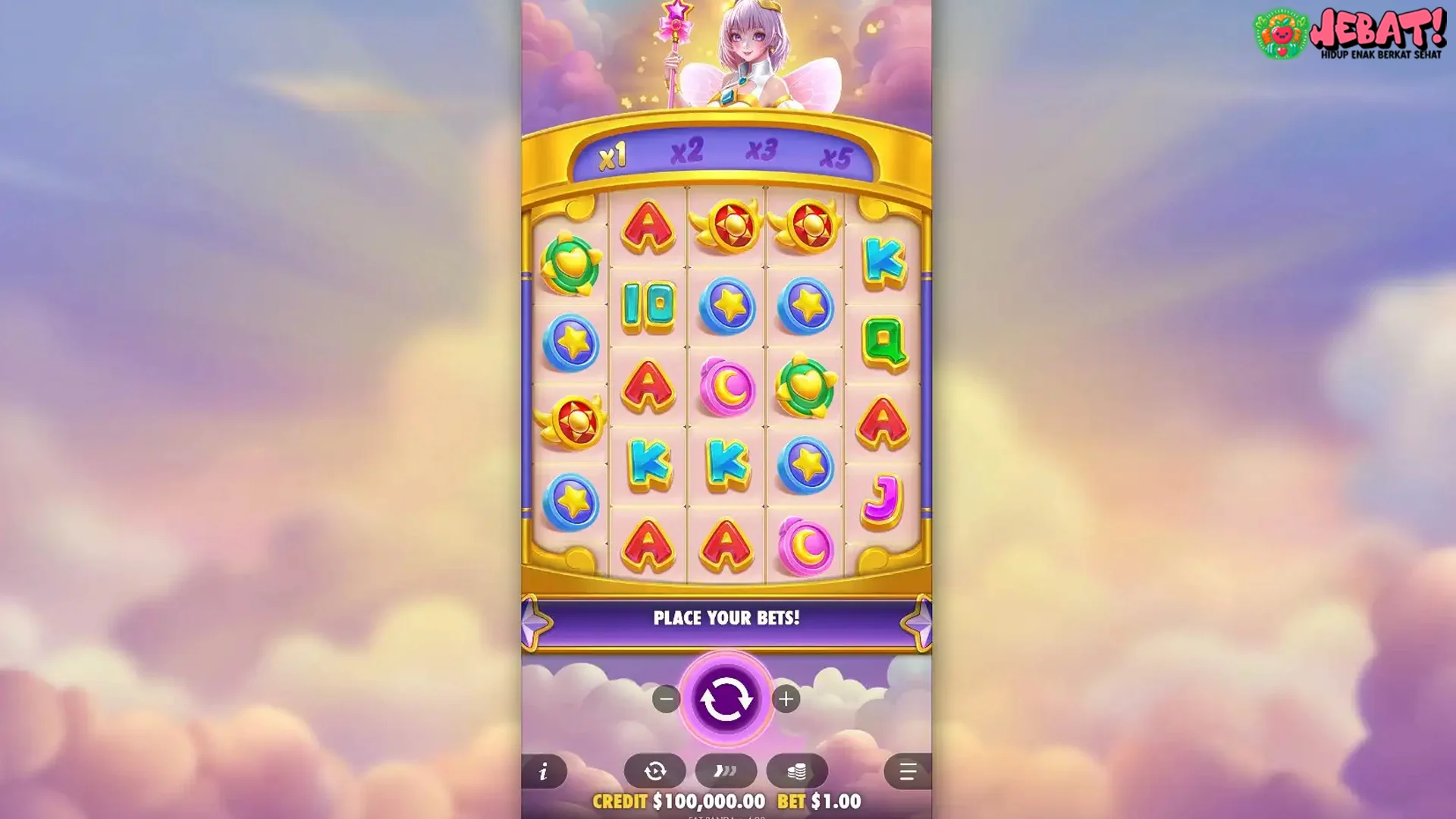Select the x1 multiplier indicator
The image size is (1456, 819).
(x=613, y=157)
